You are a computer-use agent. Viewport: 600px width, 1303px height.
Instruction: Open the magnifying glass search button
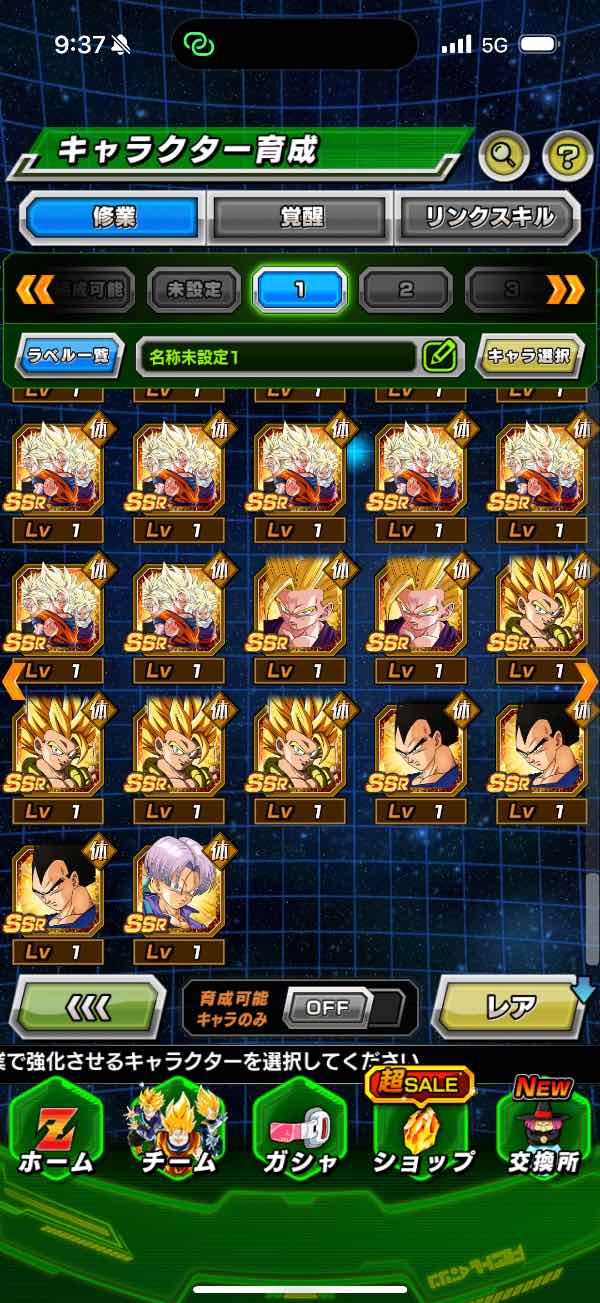[506, 154]
